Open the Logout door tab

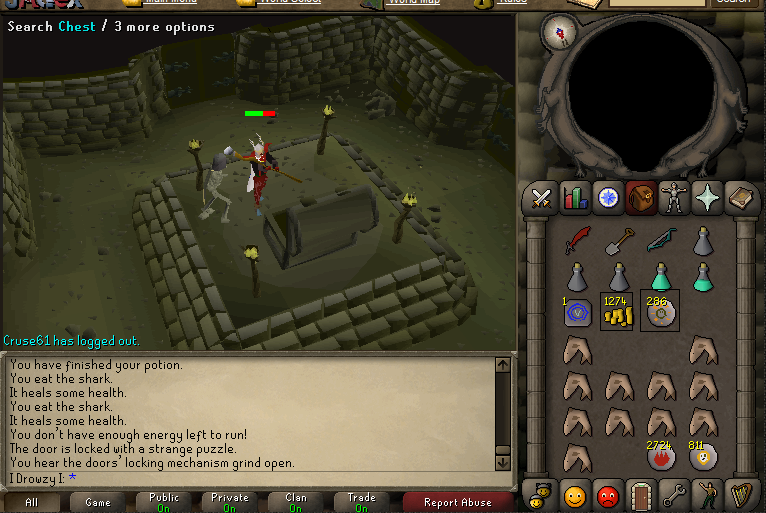pos(640,495)
